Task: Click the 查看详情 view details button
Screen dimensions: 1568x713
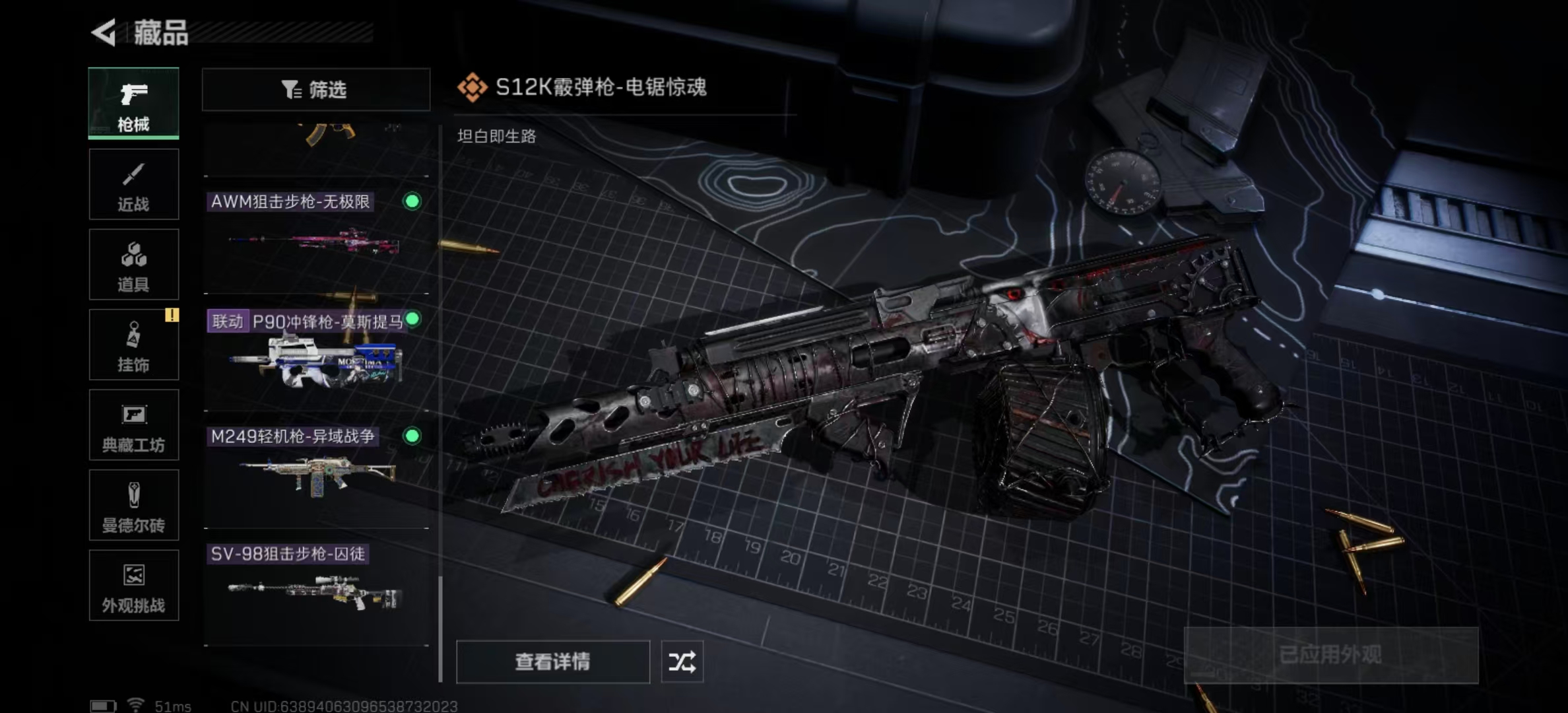Action: click(552, 662)
